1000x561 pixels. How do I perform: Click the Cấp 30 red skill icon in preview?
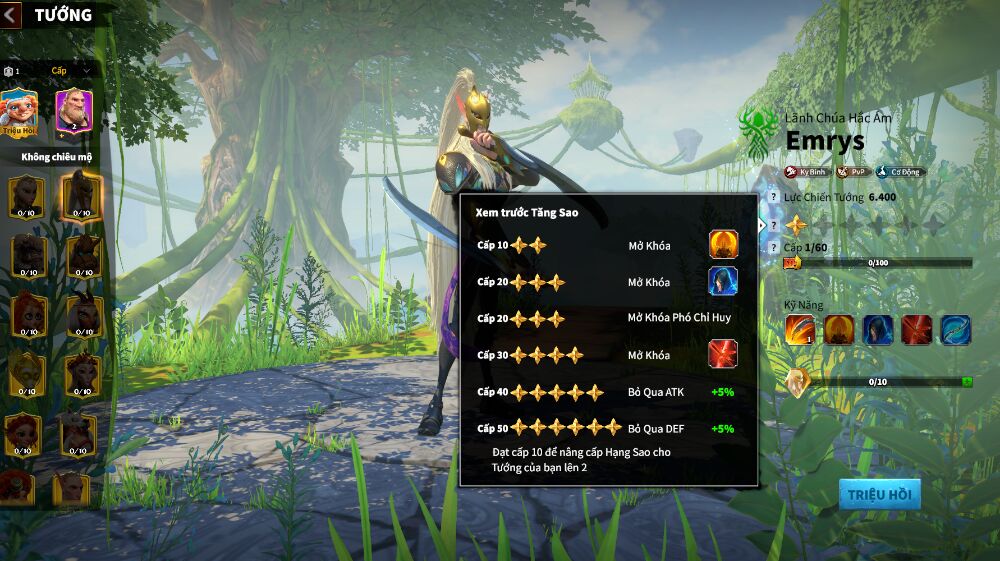724,354
